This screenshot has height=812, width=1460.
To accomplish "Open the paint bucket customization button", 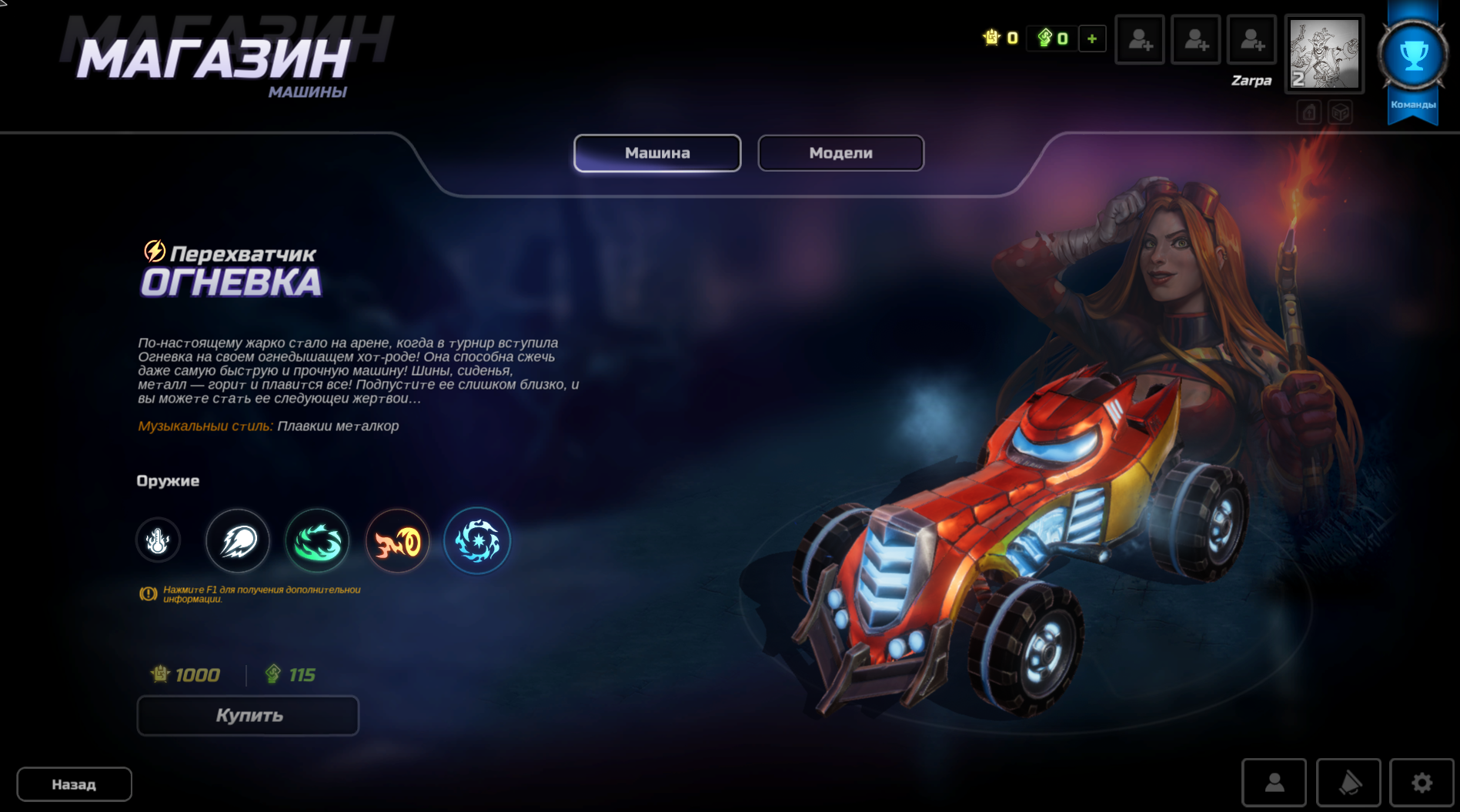I will point(1348,783).
